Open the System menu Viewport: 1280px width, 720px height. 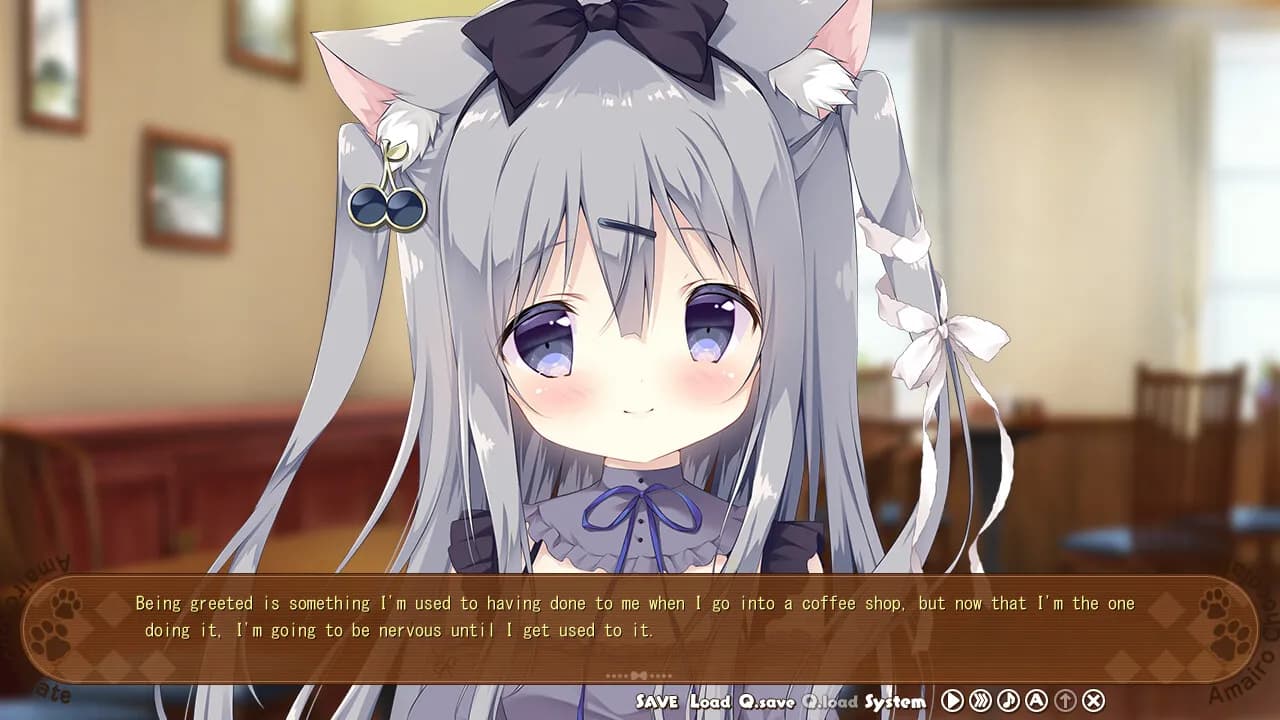898,701
